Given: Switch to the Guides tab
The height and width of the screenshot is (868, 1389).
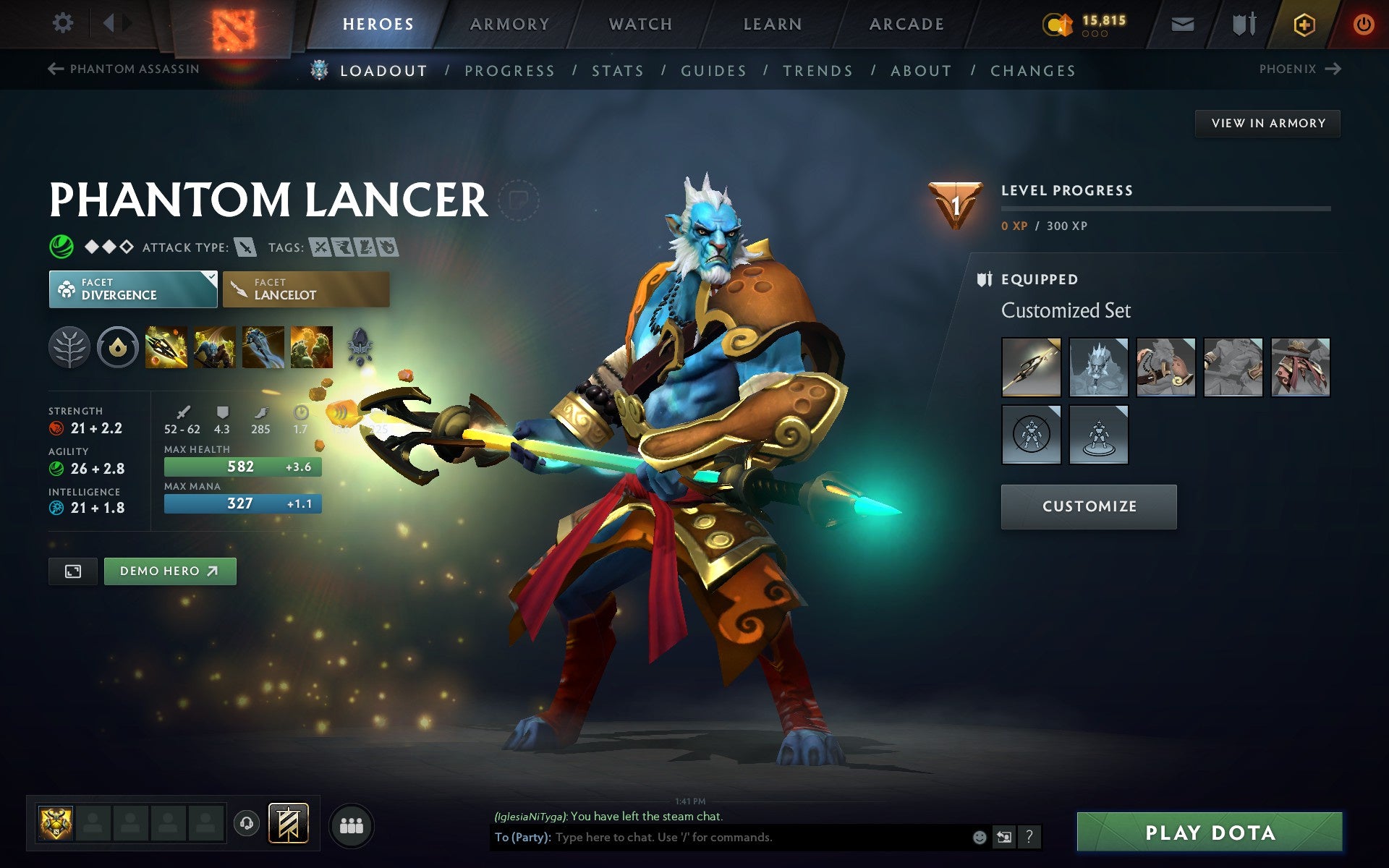Looking at the screenshot, I should (713, 70).
